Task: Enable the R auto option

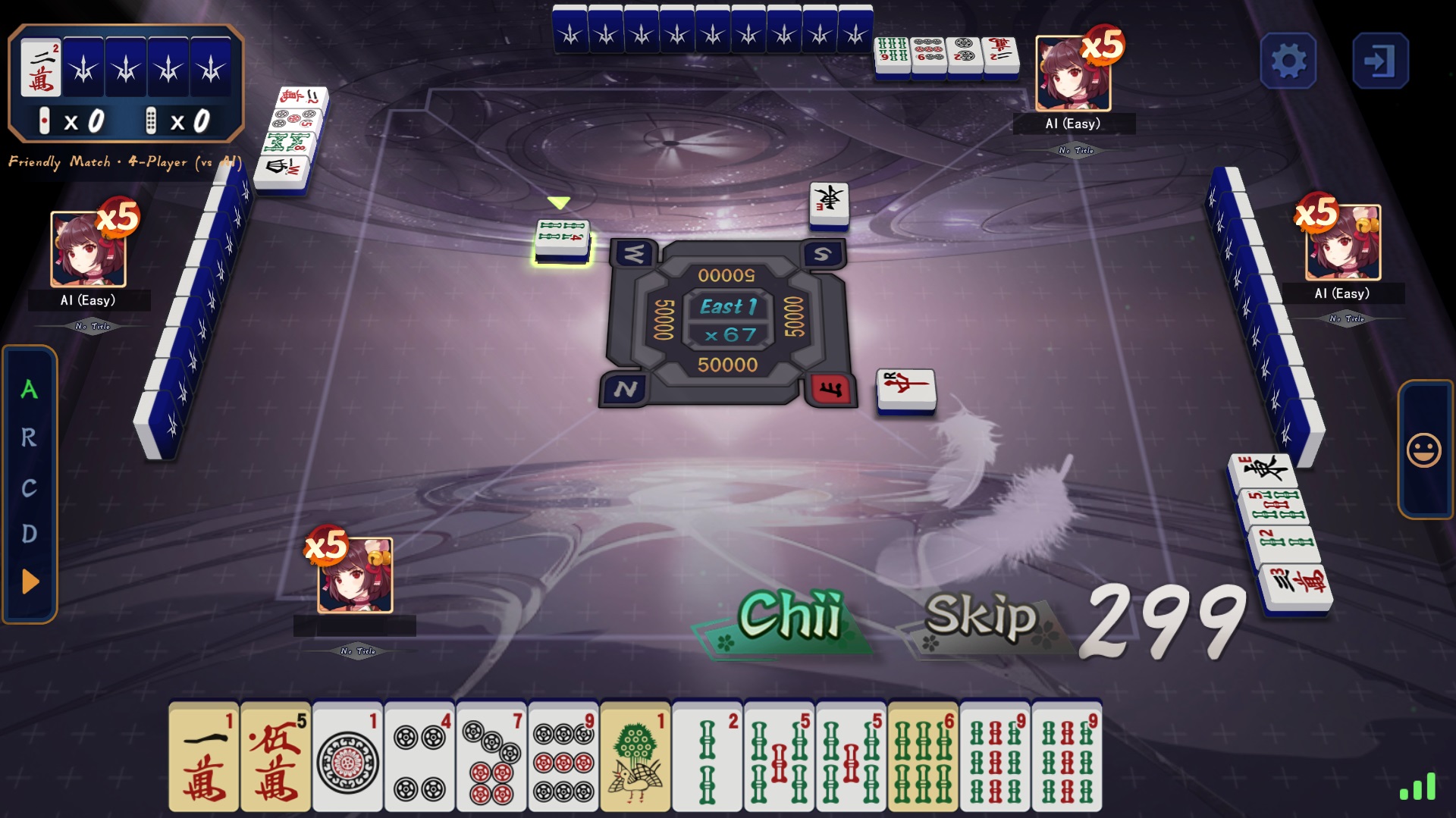Action: [x=29, y=438]
